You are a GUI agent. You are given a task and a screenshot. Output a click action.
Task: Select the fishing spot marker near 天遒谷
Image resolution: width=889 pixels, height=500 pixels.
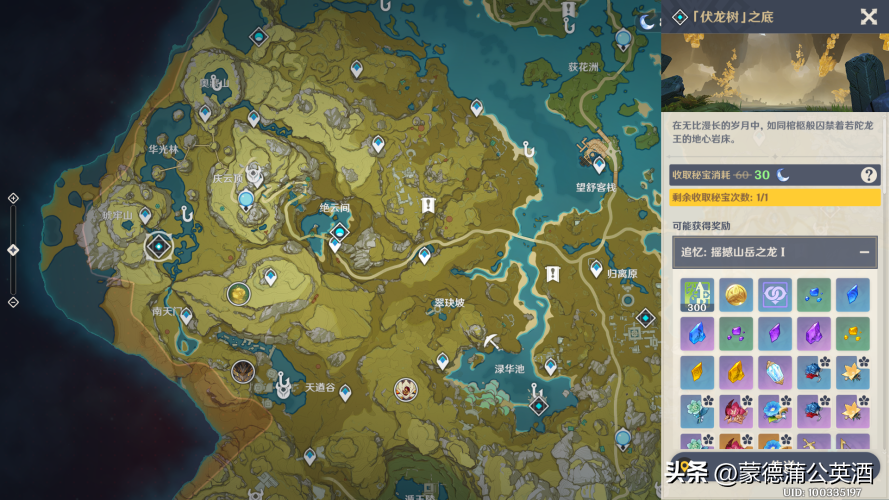coord(283,382)
